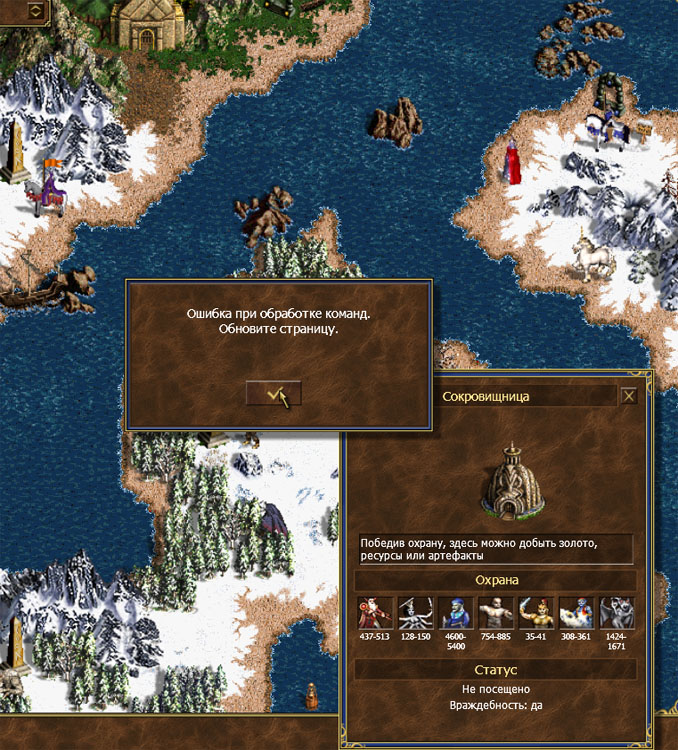Select the grey gargoyle guard icon
The image size is (678, 750).
(x=616, y=611)
